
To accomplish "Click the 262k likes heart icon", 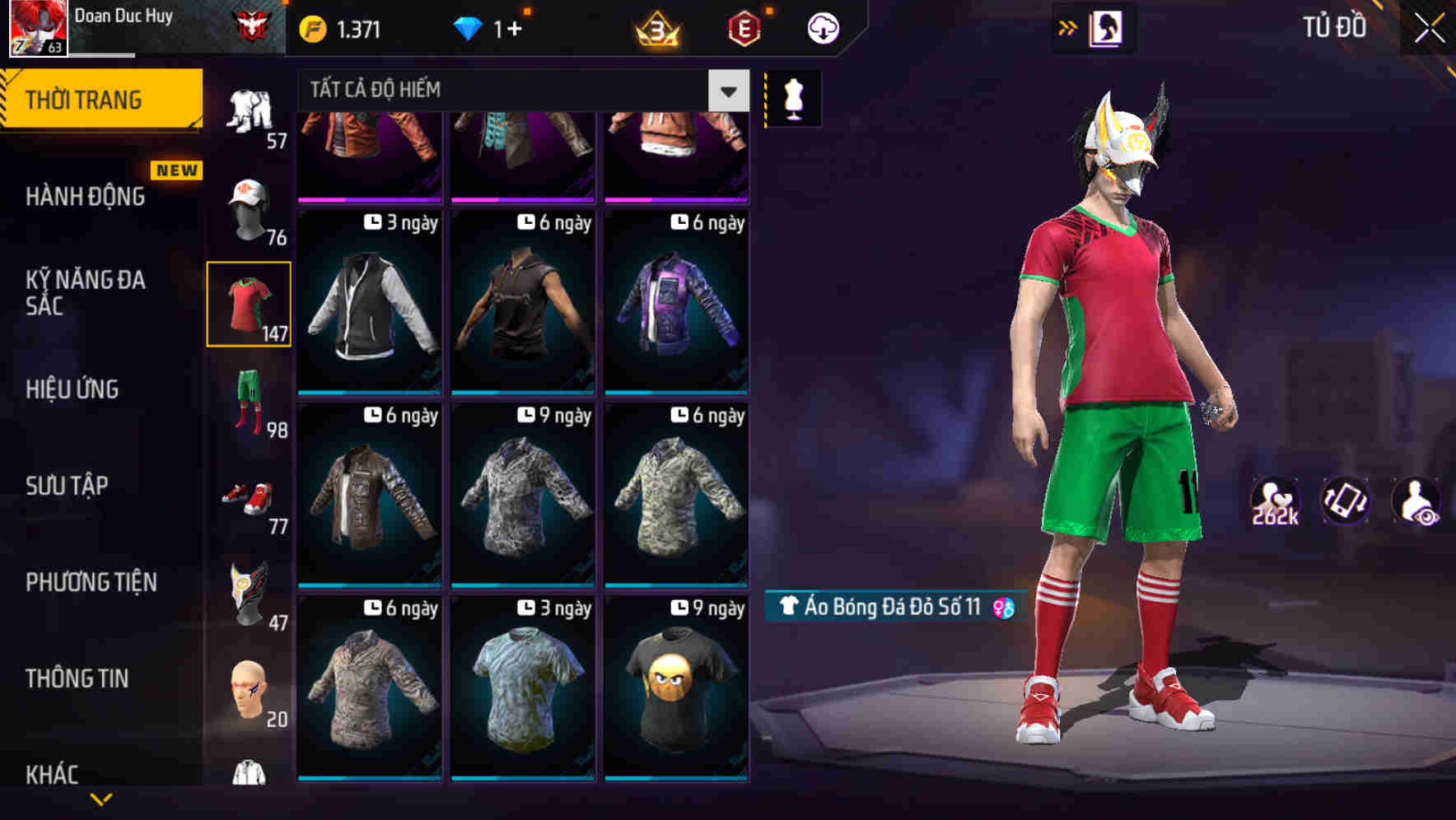I will (1274, 501).
